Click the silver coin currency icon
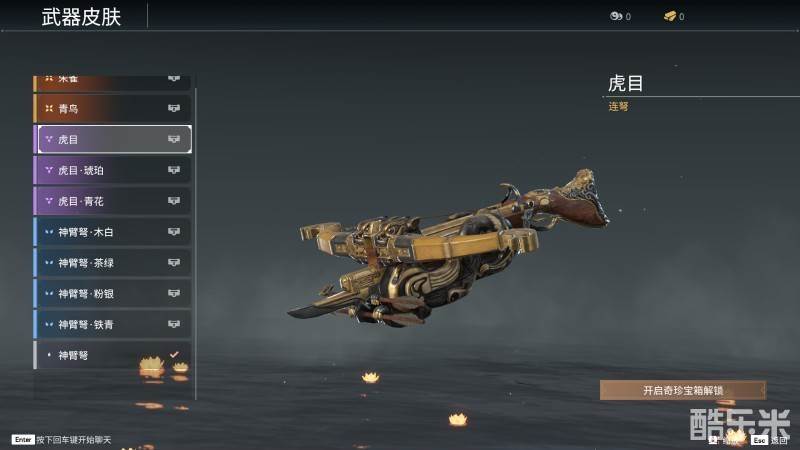This screenshot has width=800, height=450. (x=615, y=16)
